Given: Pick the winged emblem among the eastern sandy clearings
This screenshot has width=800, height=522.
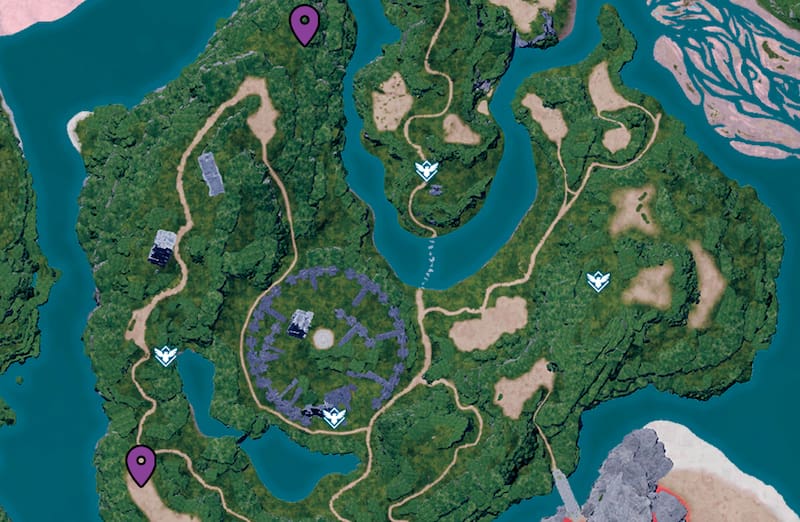Looking at the screenshot, I should (x=598, y=281).
